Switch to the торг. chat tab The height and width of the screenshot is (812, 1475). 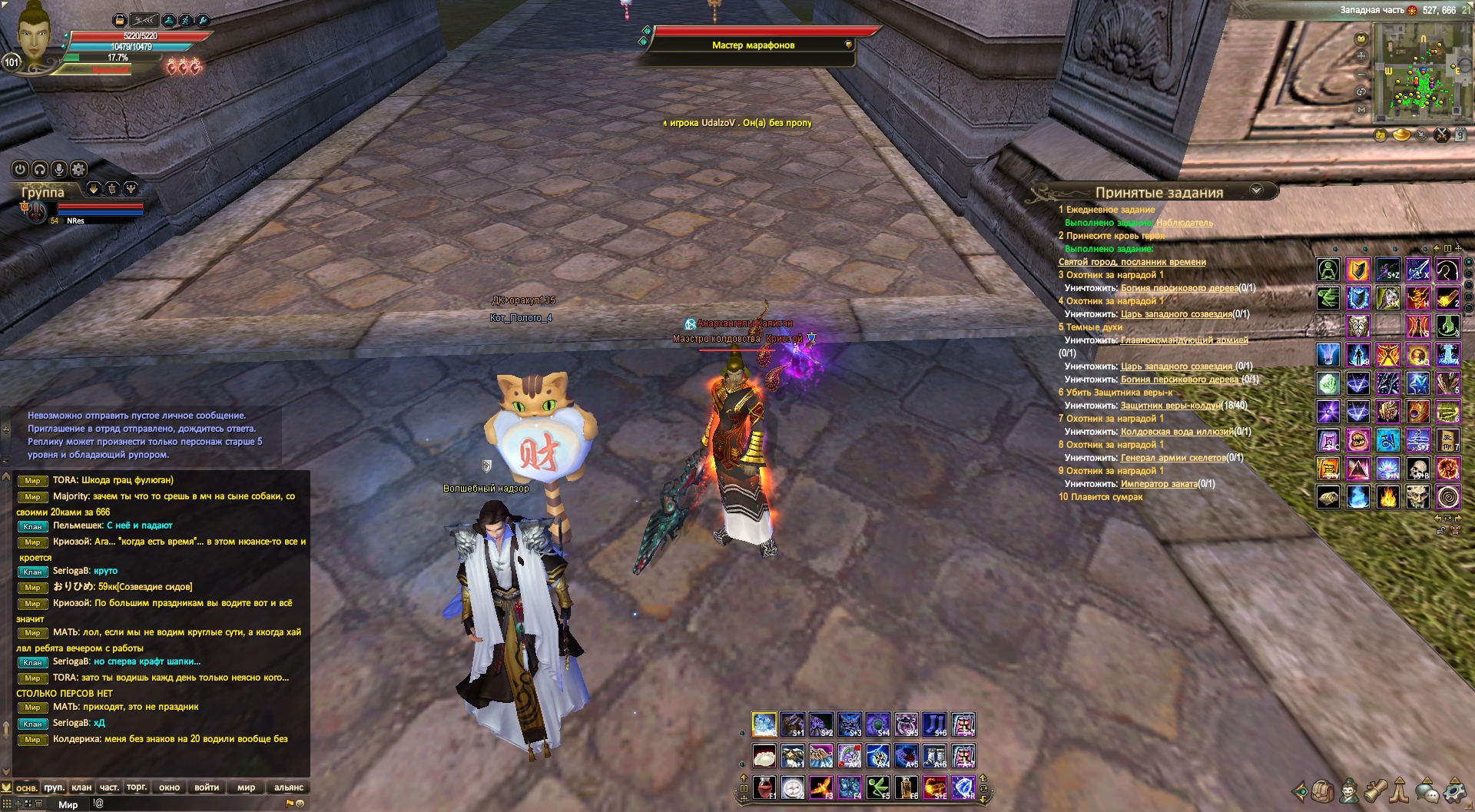pos(137,787)
